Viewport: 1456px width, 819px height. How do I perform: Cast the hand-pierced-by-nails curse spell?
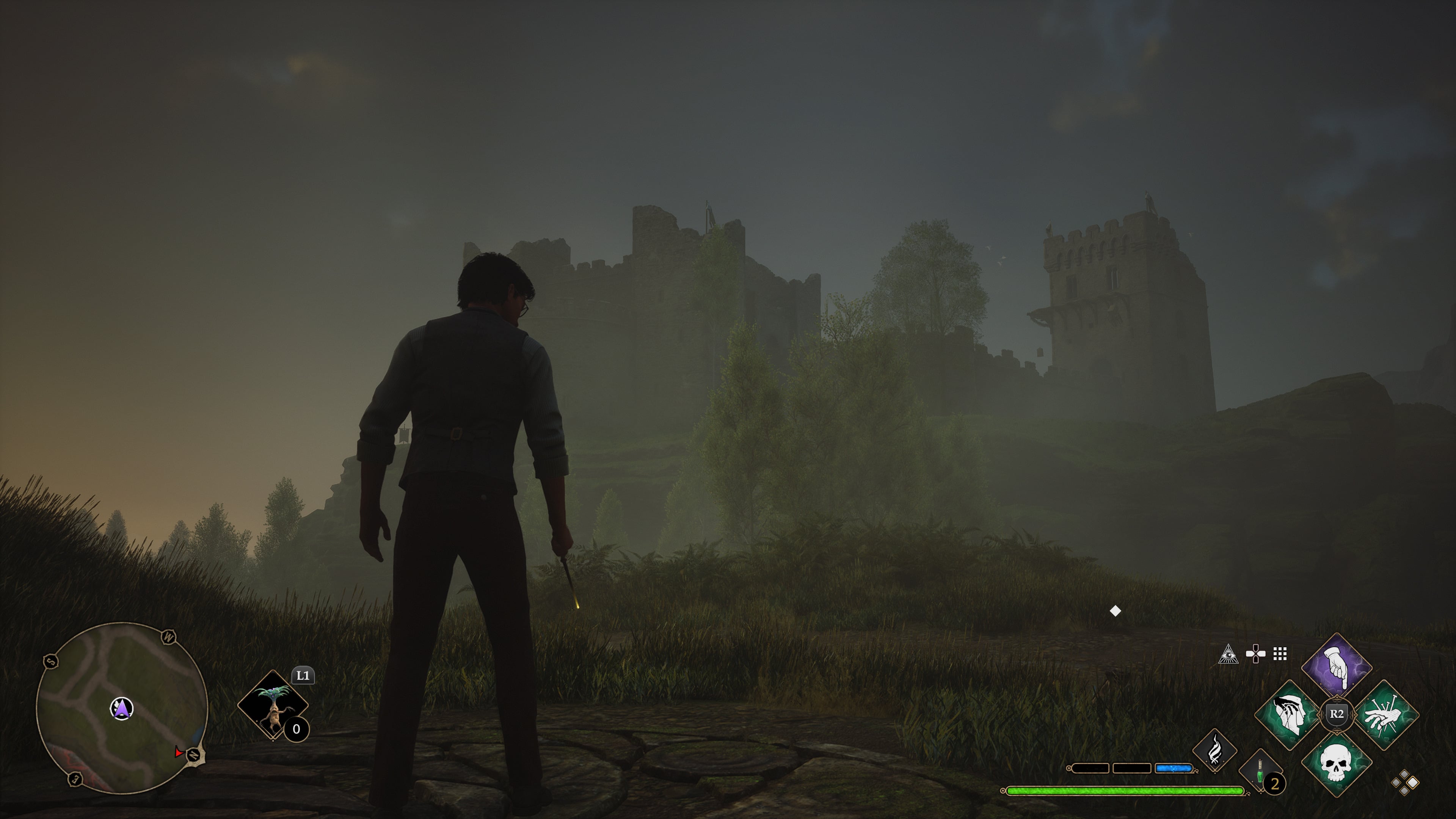1385,715
